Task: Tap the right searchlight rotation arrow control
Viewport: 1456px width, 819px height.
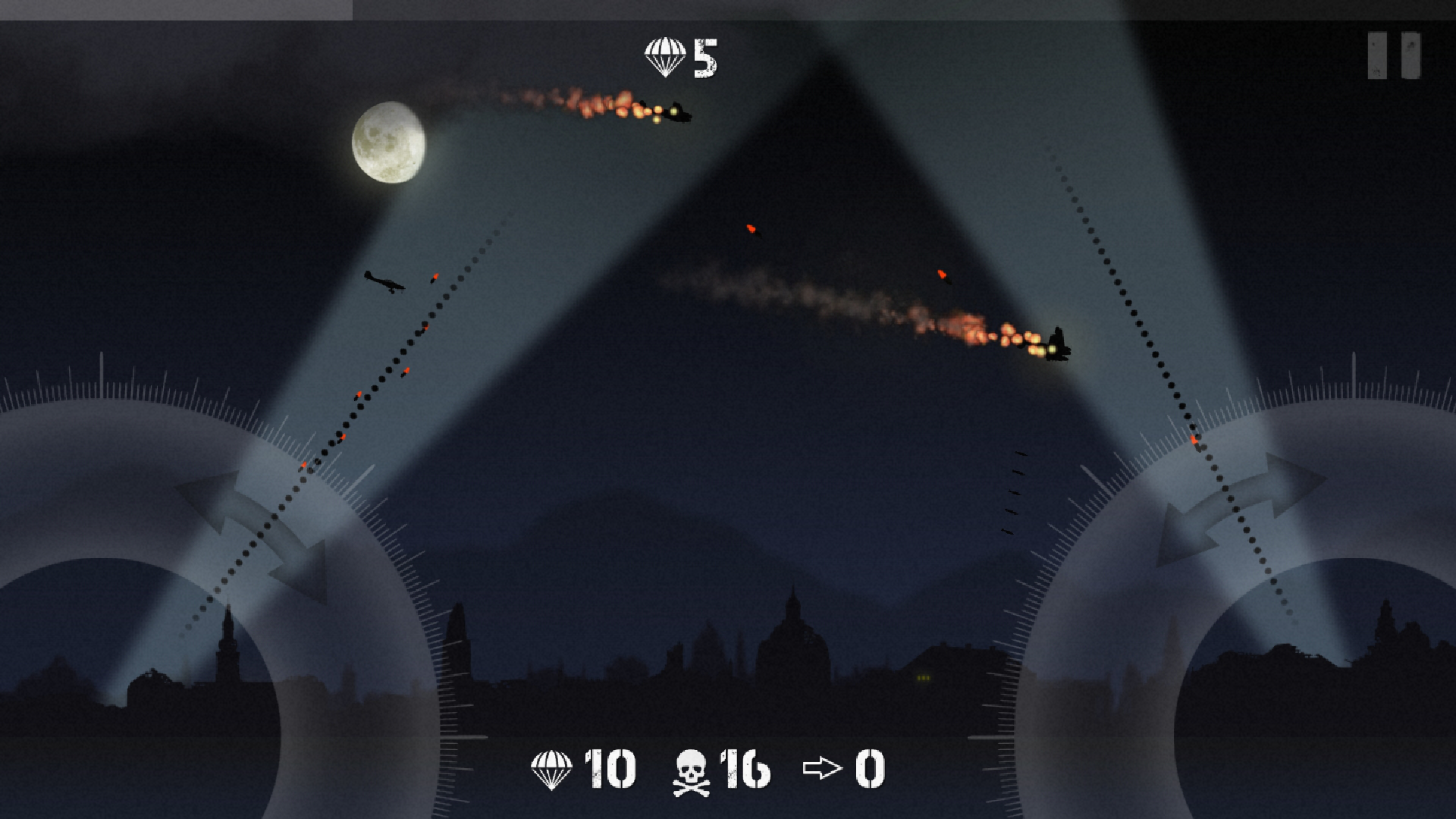Action: tap(1241, 508)
